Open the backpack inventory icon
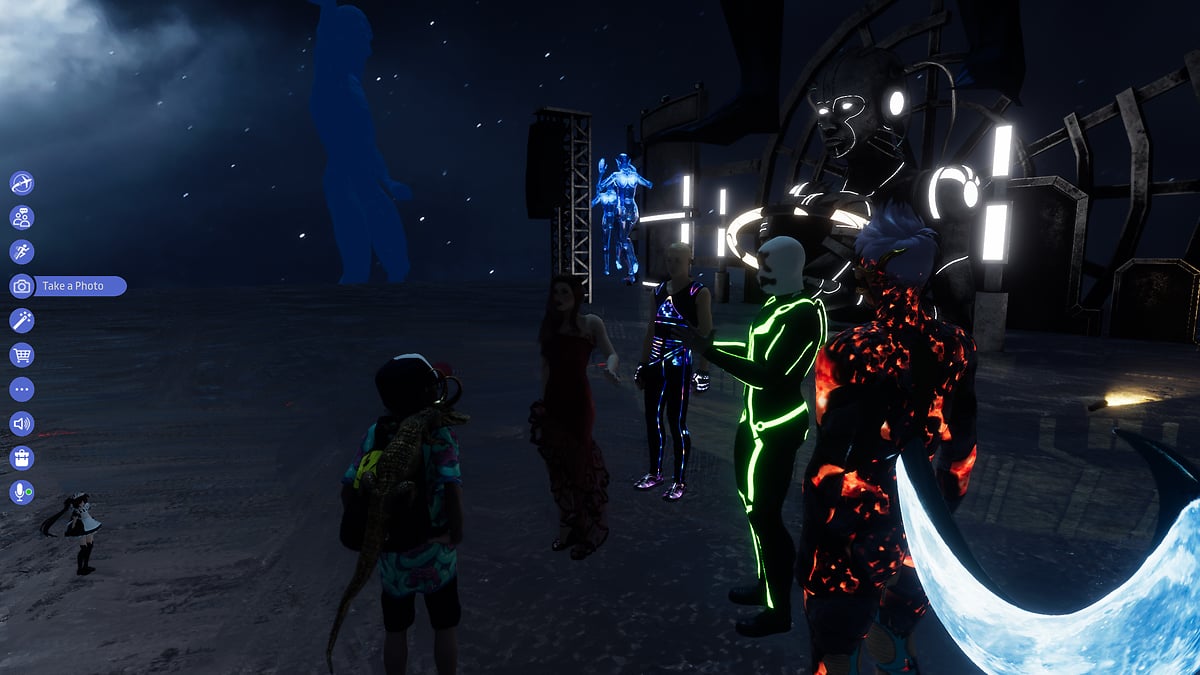Screen dimensions: 1200x675 pyautogui.click(x=22, y=458)
